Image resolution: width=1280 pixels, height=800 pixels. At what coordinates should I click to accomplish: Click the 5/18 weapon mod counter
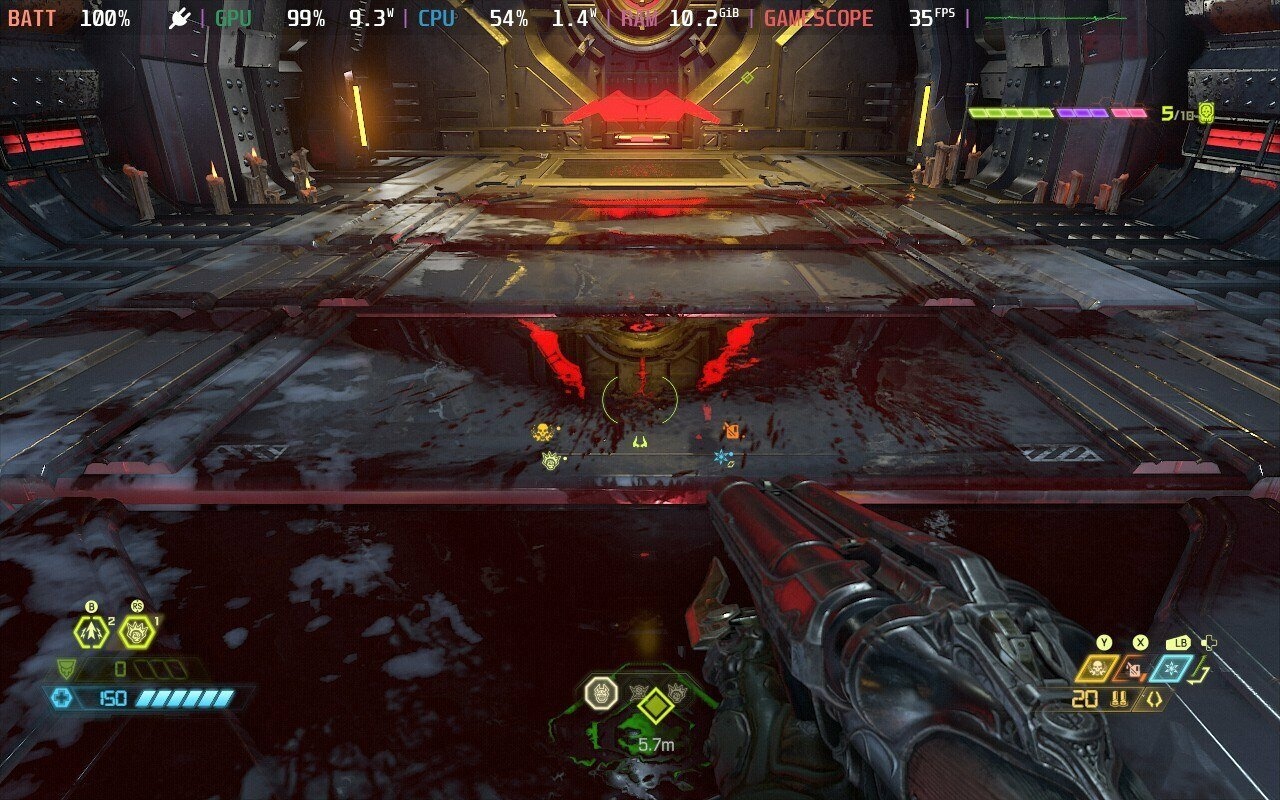[x=1175, y=113]
